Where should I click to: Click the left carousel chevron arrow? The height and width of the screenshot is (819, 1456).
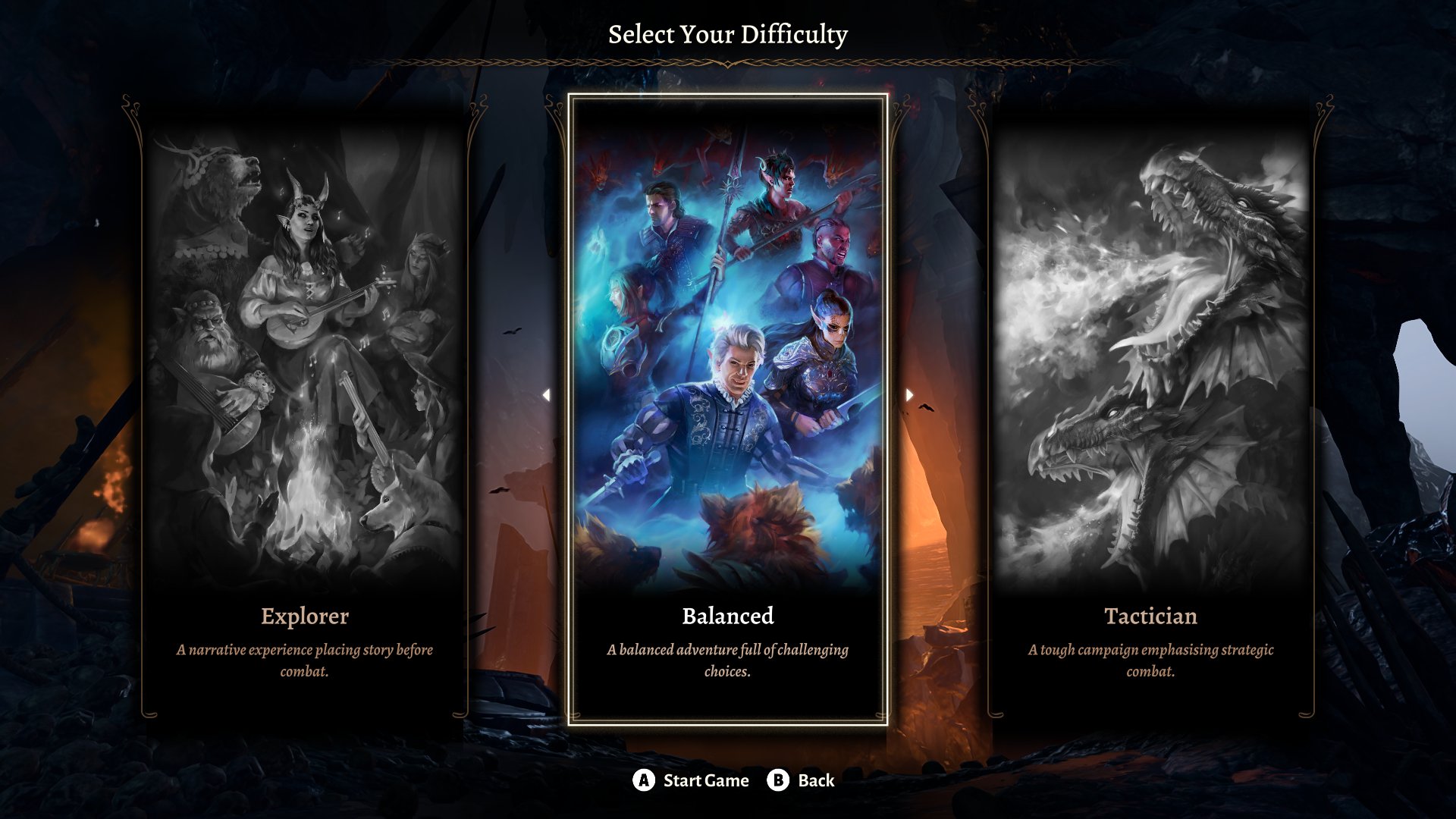tap(548, 394)
